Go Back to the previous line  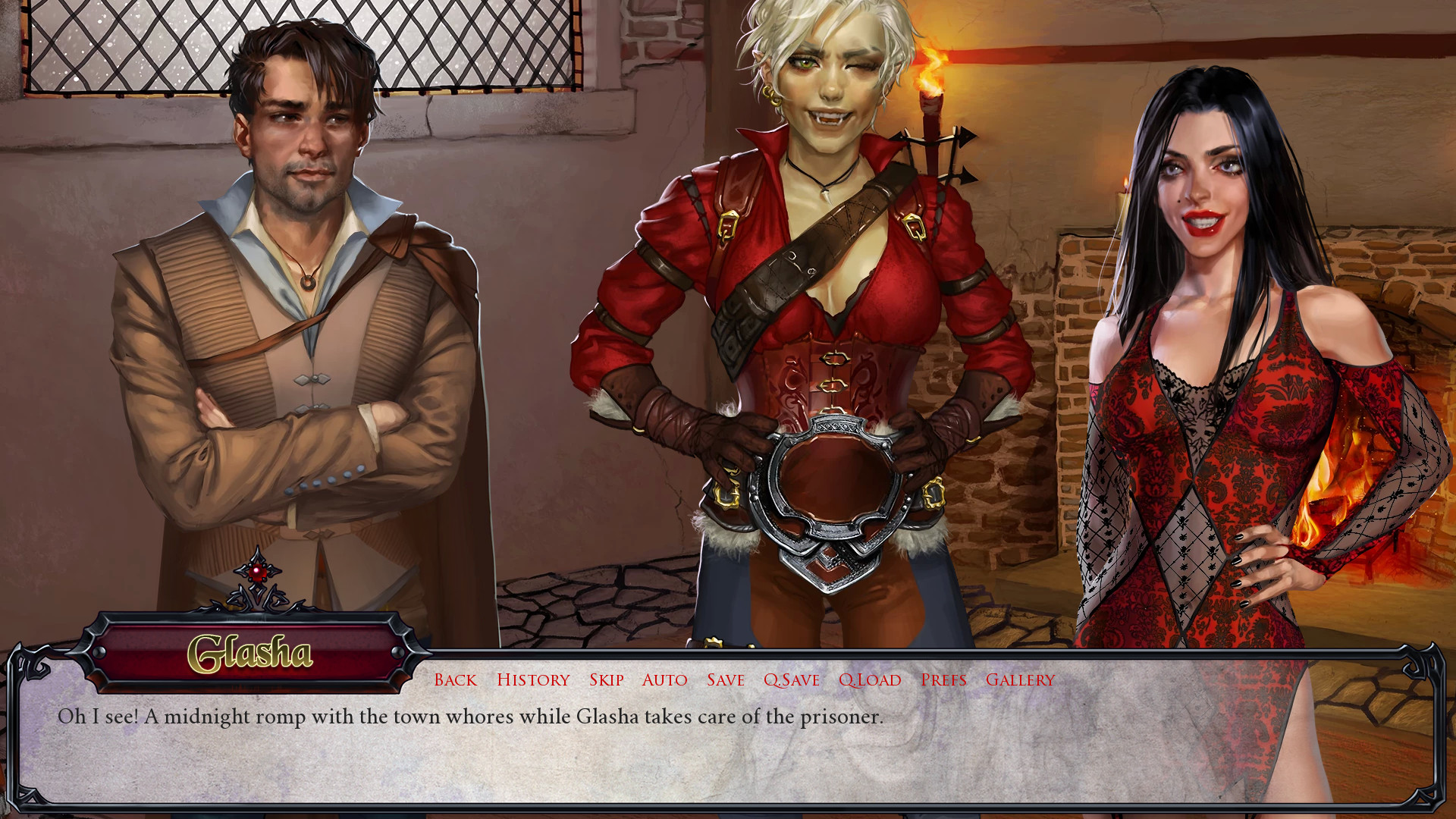[x=454, y=680]
